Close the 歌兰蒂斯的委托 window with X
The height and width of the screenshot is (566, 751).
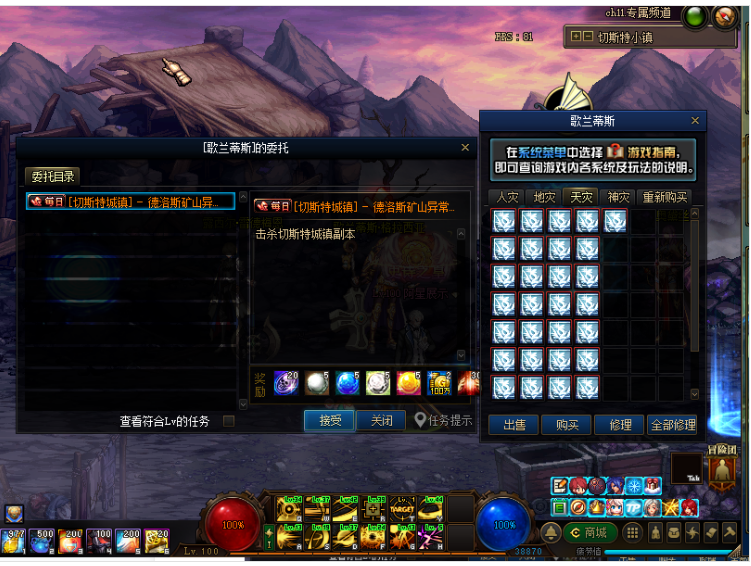pyautogui.click(x=465, y=148)
